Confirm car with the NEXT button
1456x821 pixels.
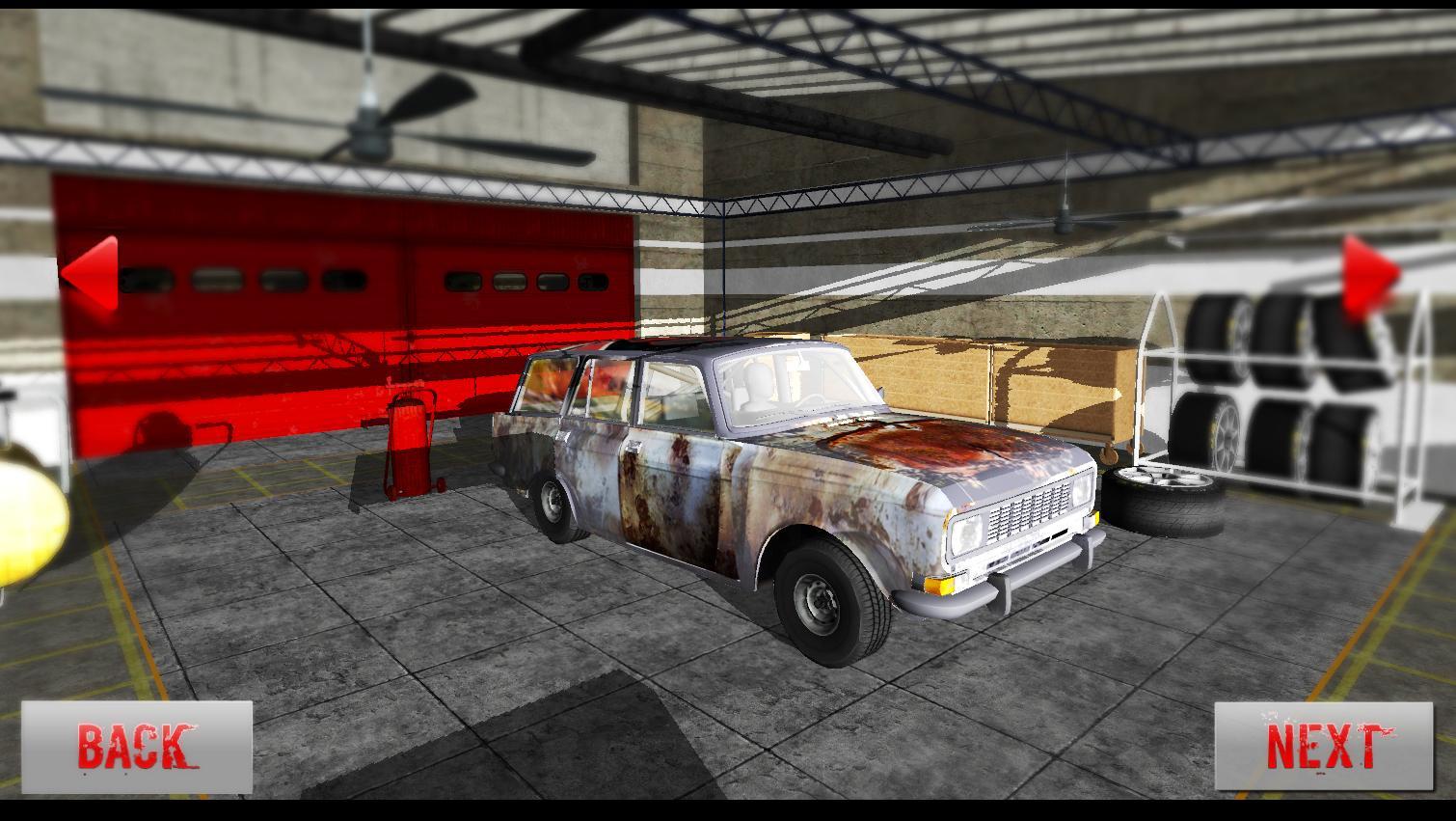click(x=1323, y=747)
